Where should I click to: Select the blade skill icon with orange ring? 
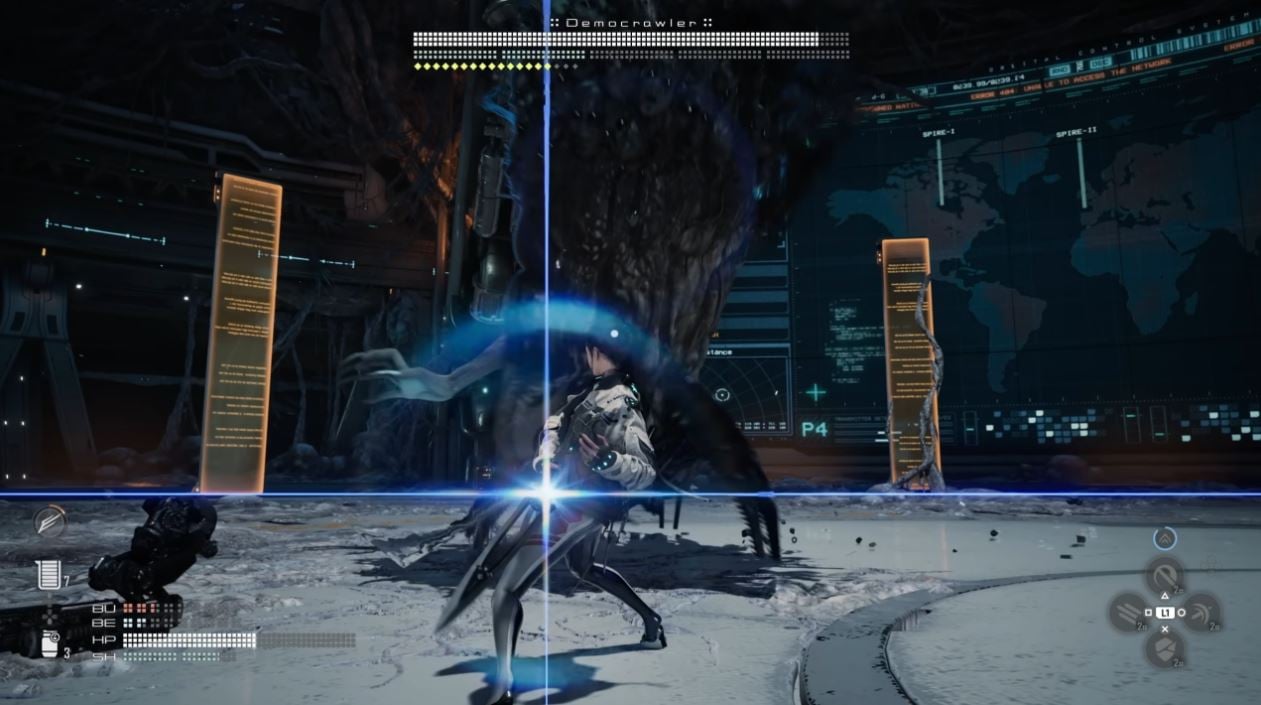point(48,520)
